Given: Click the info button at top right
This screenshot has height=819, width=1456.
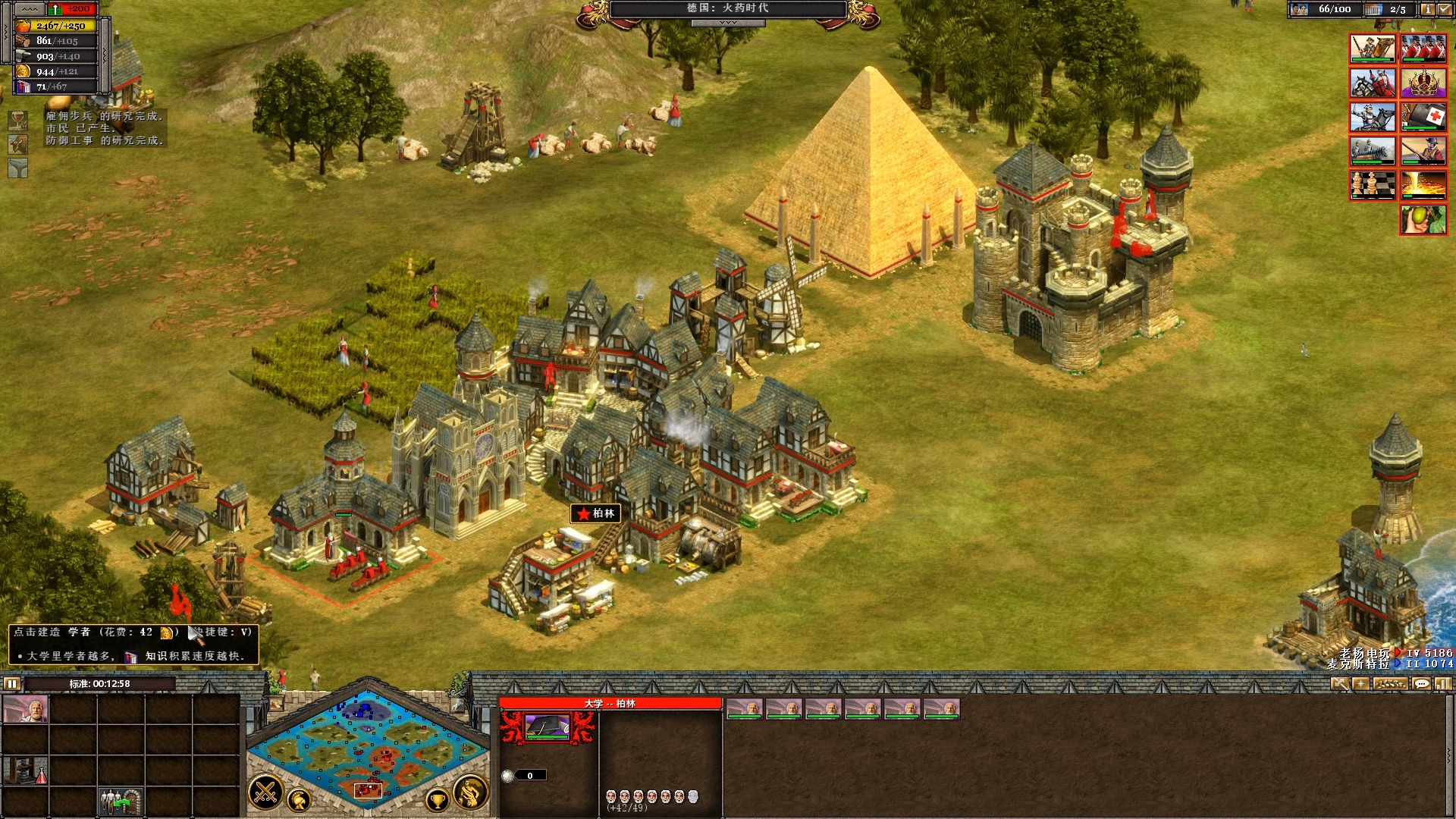Looking at the screenshot, I should pos(1426,9).
